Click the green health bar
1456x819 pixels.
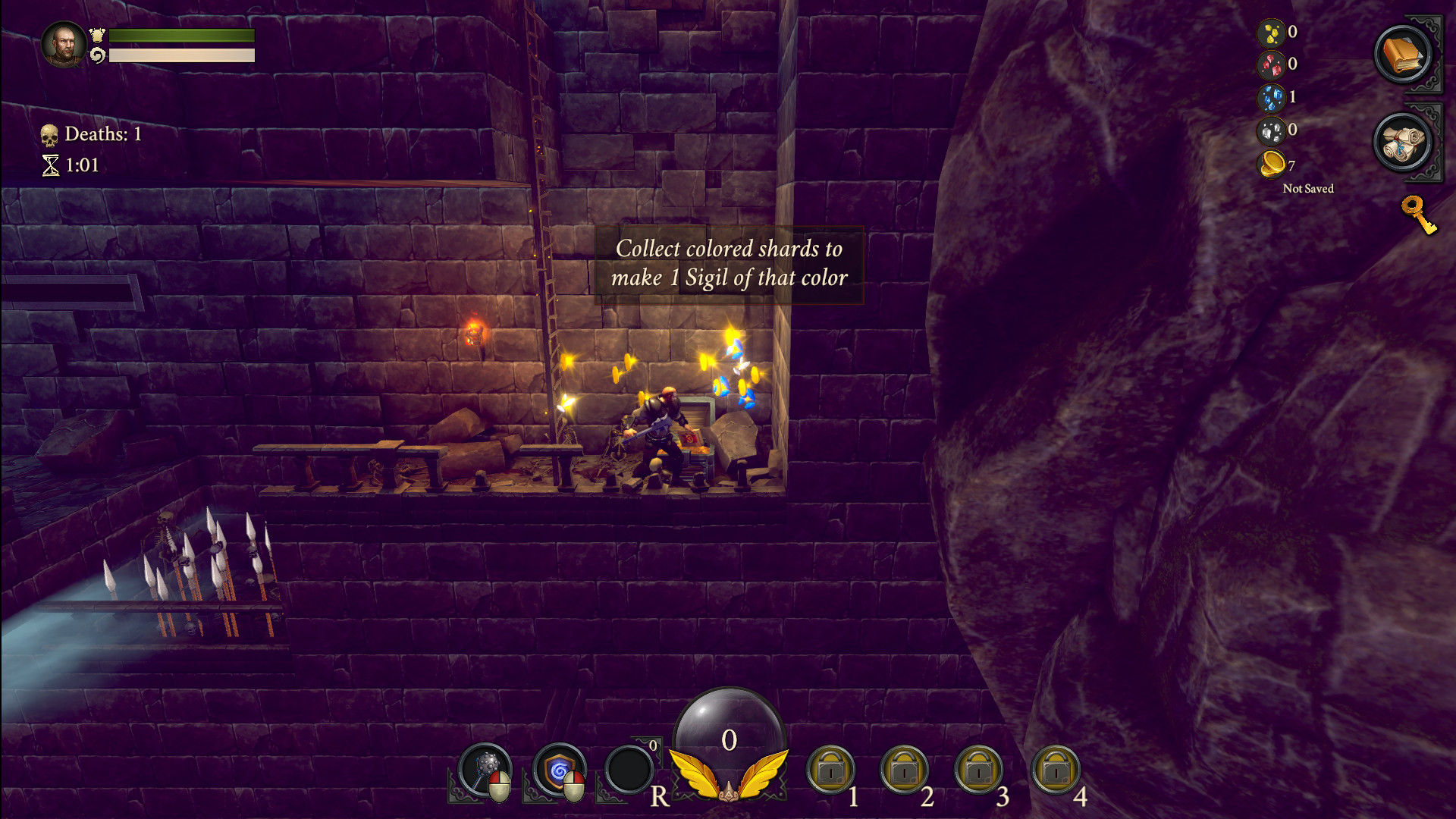[x=182, y=34]
